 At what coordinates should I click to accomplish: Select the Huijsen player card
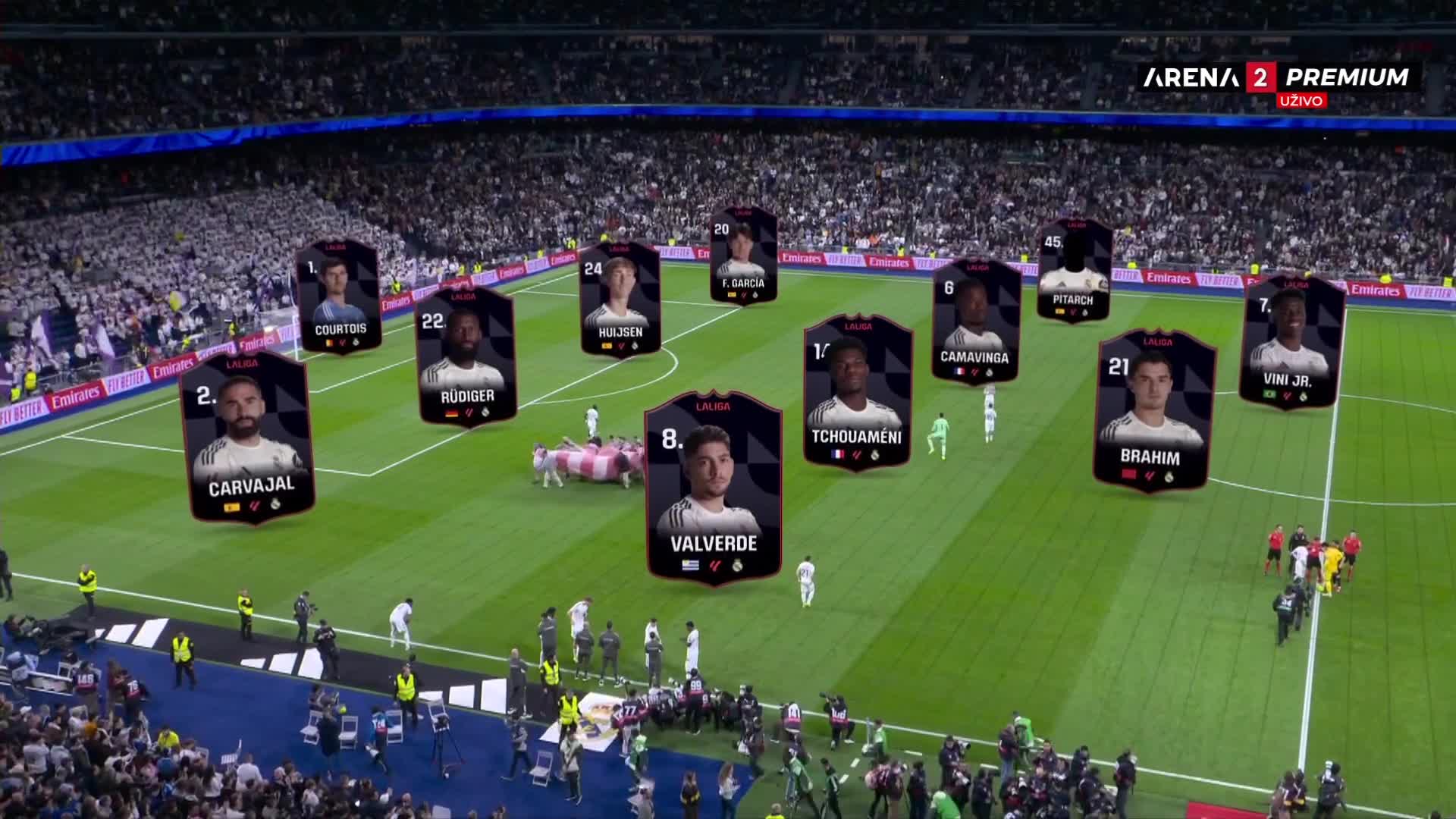[x=620, y=299]
